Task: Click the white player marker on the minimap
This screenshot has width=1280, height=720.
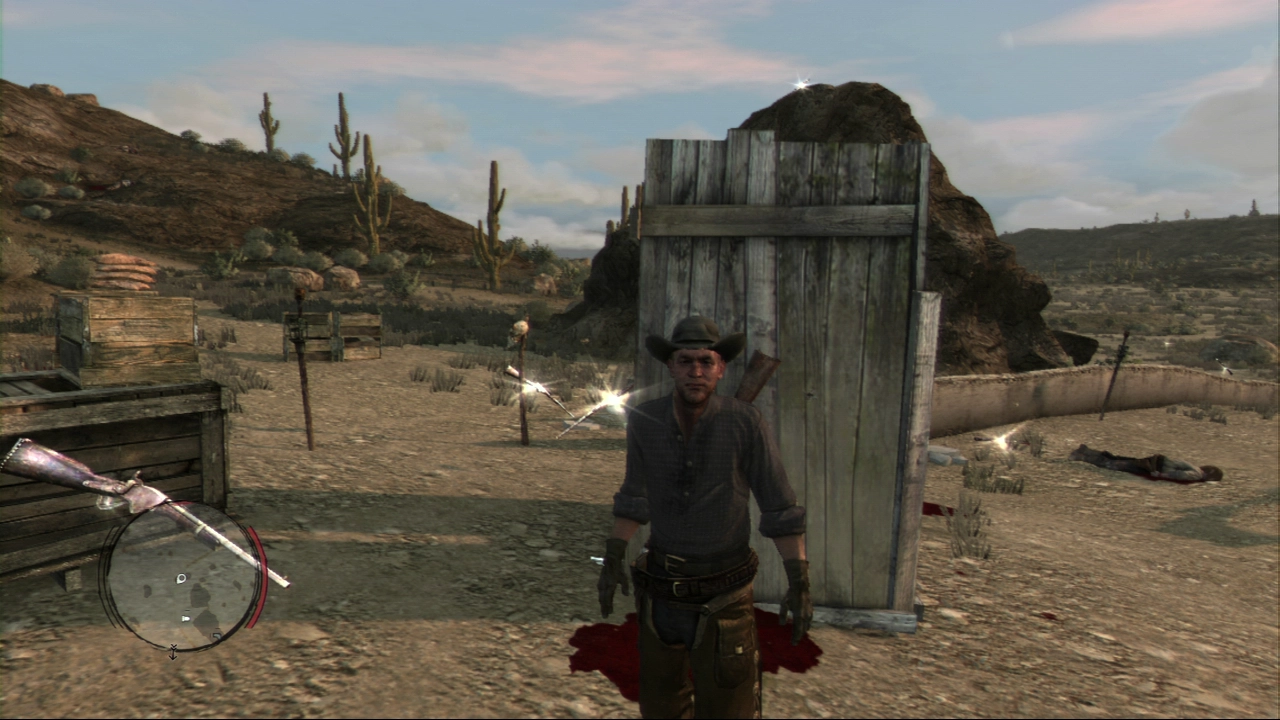Action: click(181, 577)
